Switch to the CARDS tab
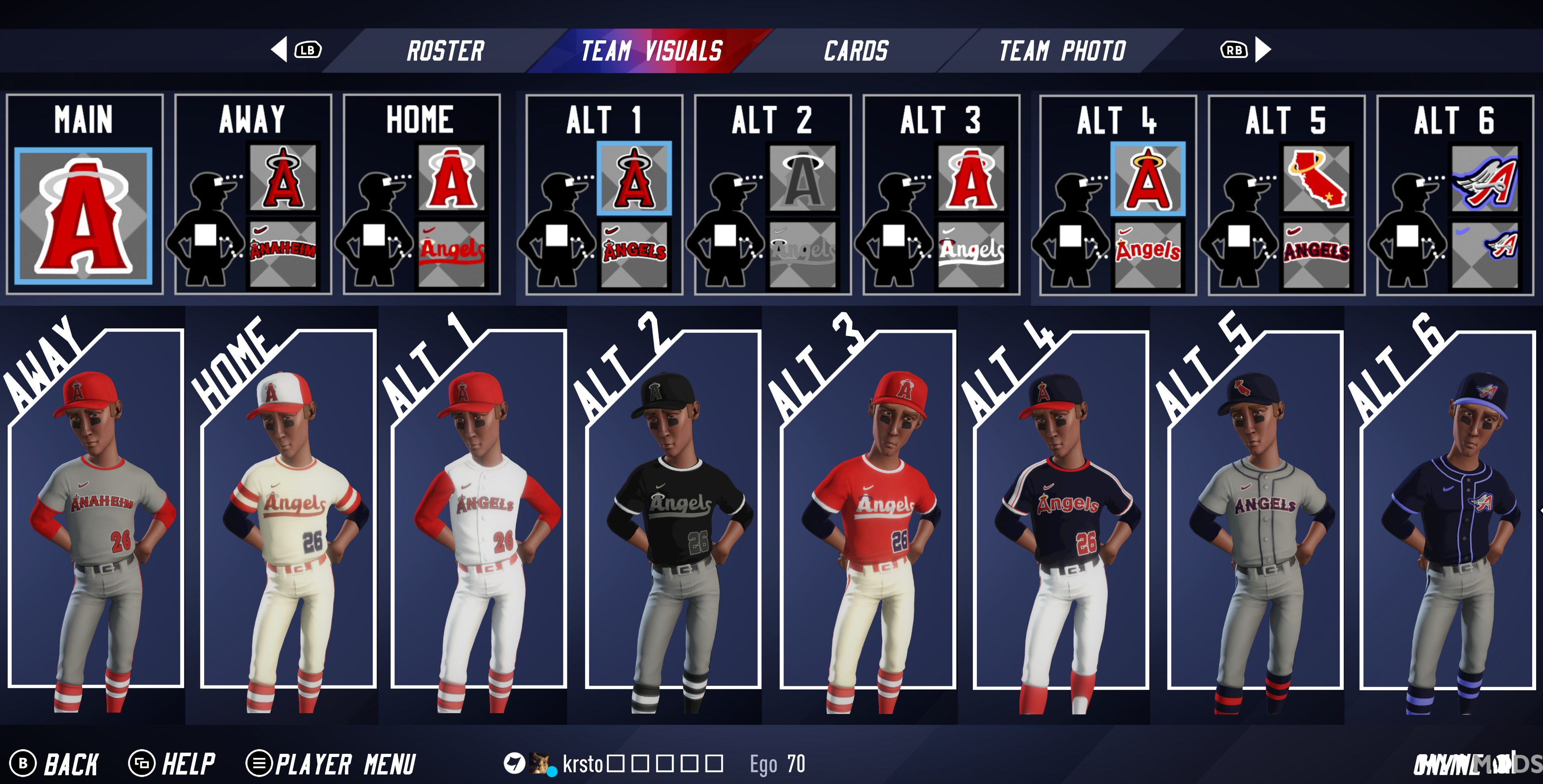This screenshot has width=1543, height=784. click(x=855, y=50)
